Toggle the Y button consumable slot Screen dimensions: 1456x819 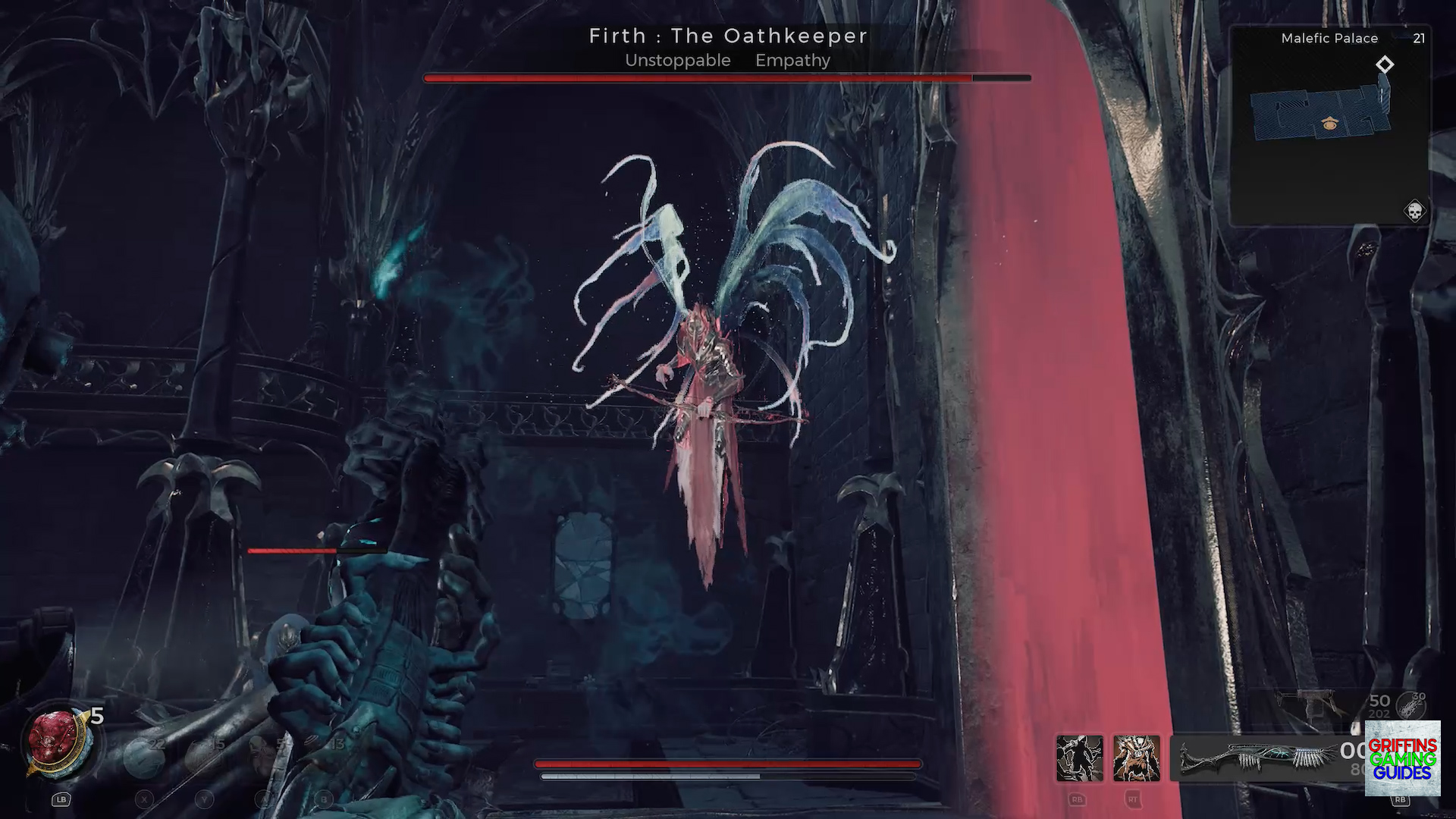[205, 799]
